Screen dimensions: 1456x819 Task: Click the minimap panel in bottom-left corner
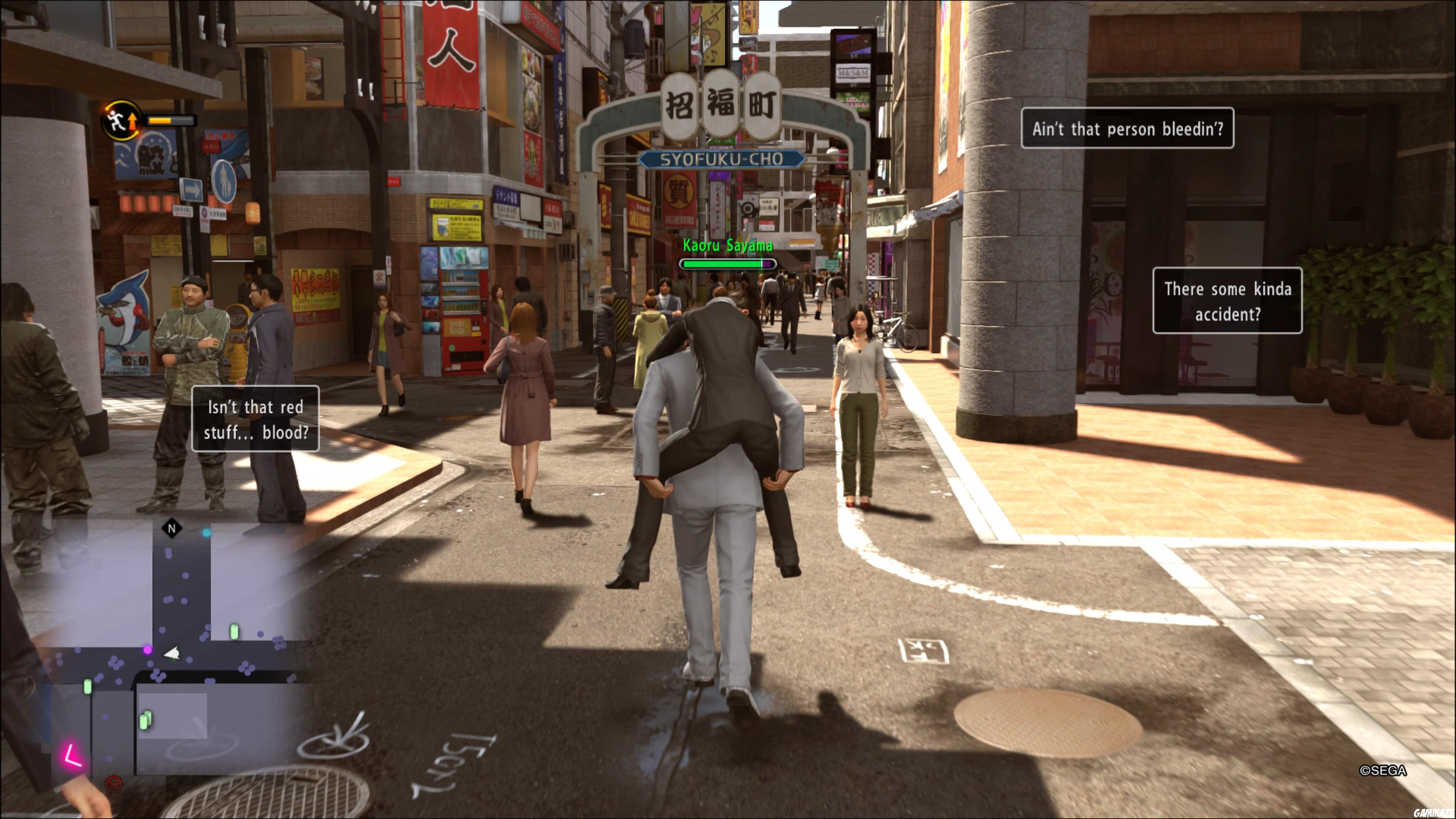point(164,650)
